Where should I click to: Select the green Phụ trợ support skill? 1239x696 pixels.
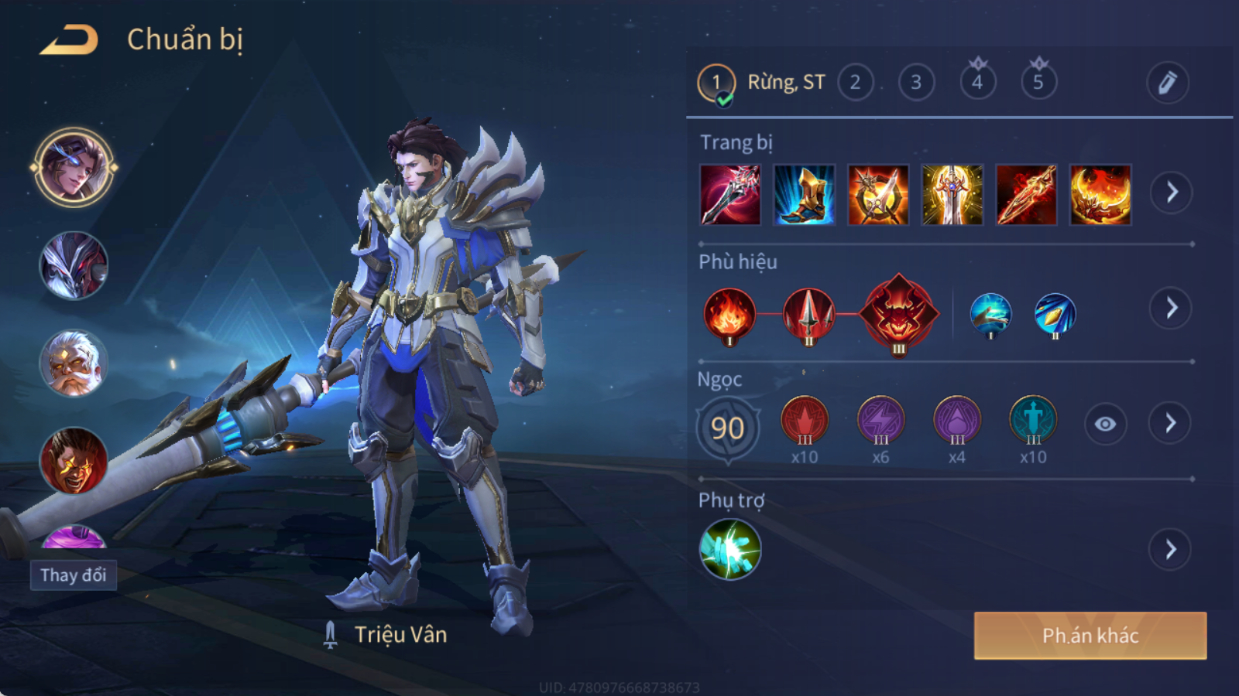coord(730,549)
